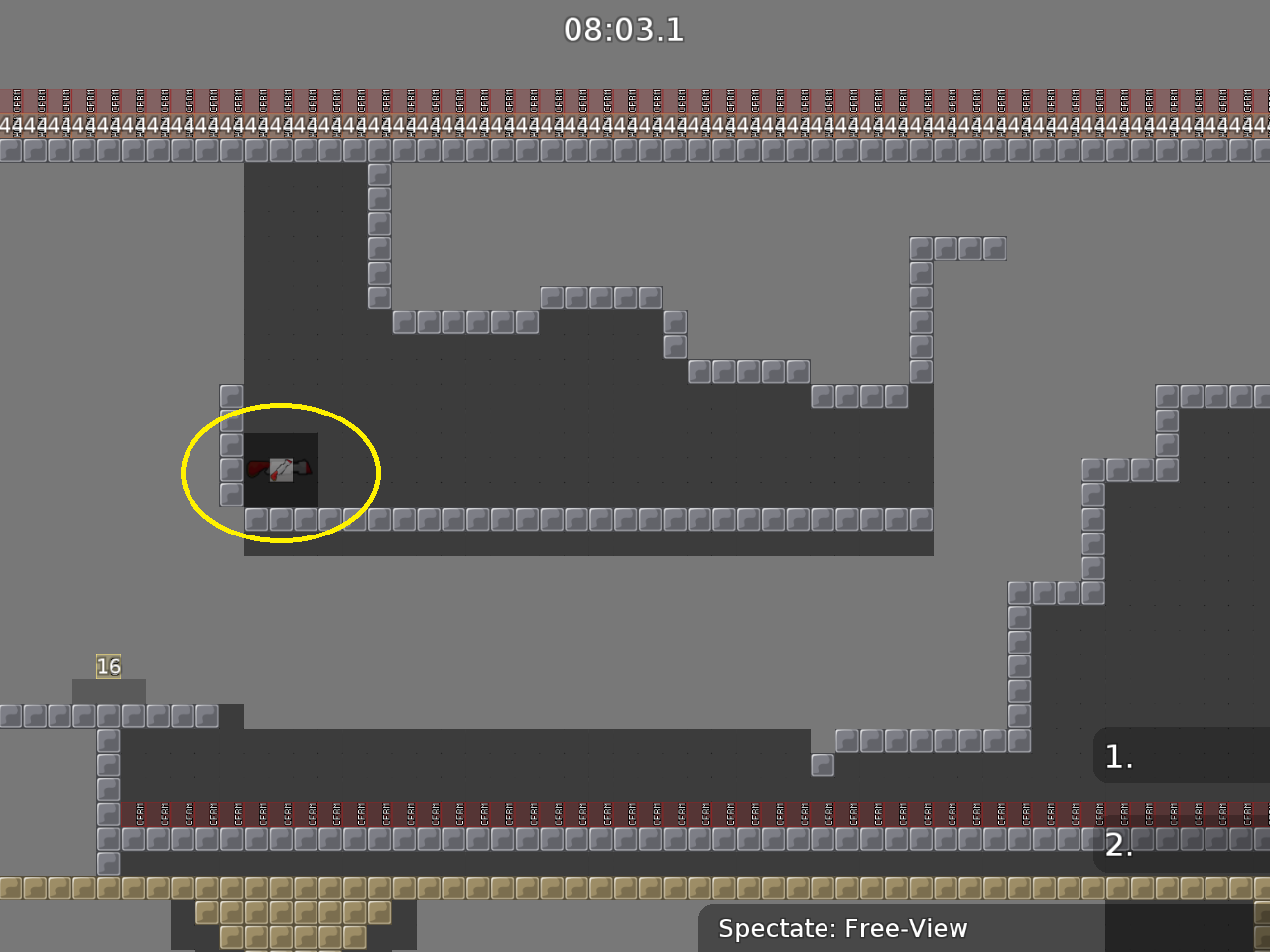Click the single unhookable block on the ledge
1270x952 pixels.
point(822,764)
